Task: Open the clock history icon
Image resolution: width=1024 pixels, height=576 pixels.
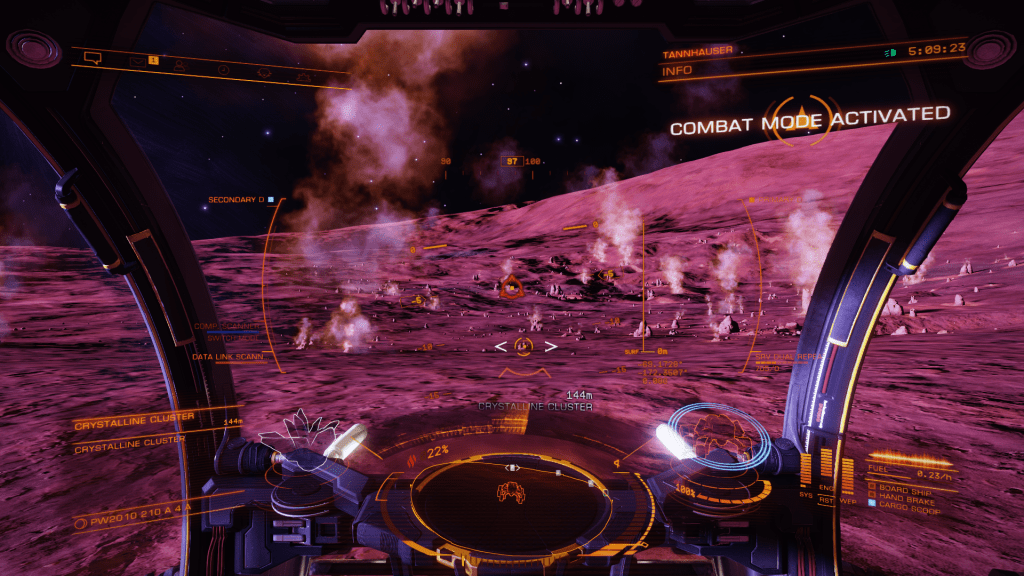Action: point(224,69)
